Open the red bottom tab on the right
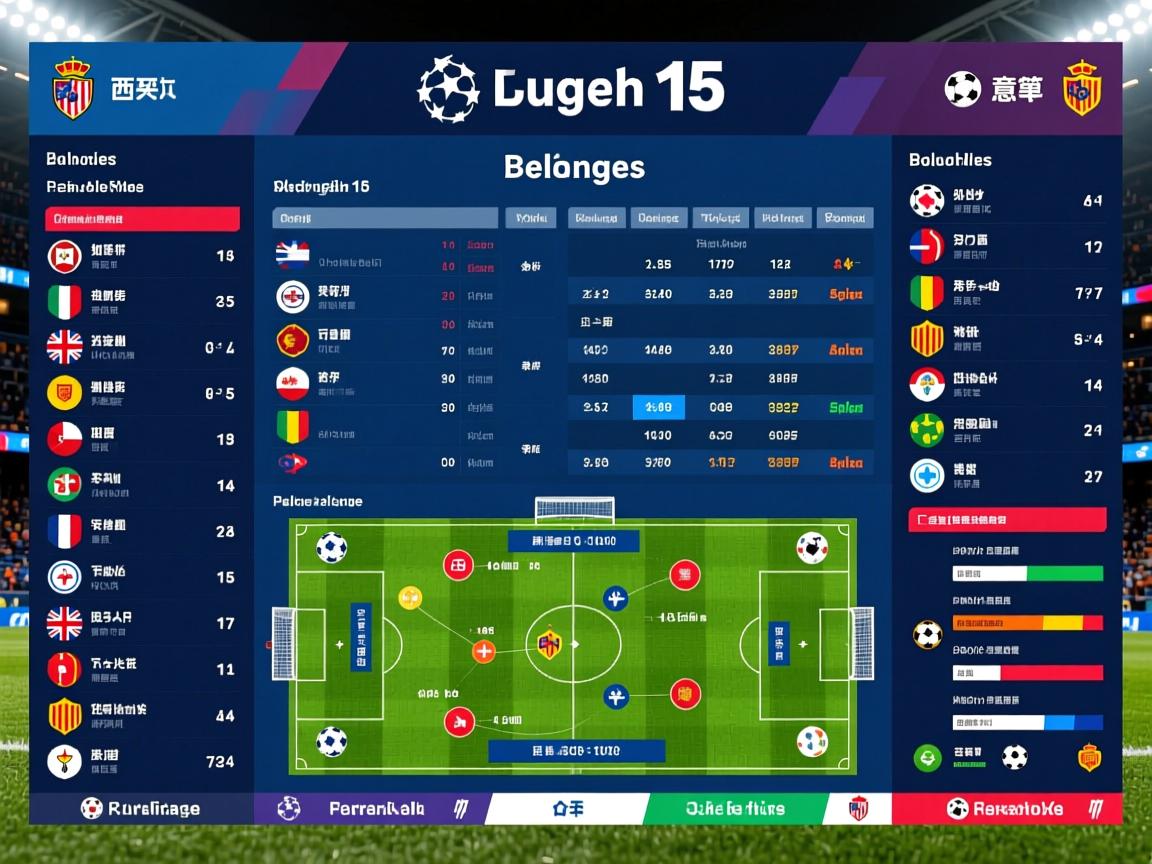 [1006, 808]
